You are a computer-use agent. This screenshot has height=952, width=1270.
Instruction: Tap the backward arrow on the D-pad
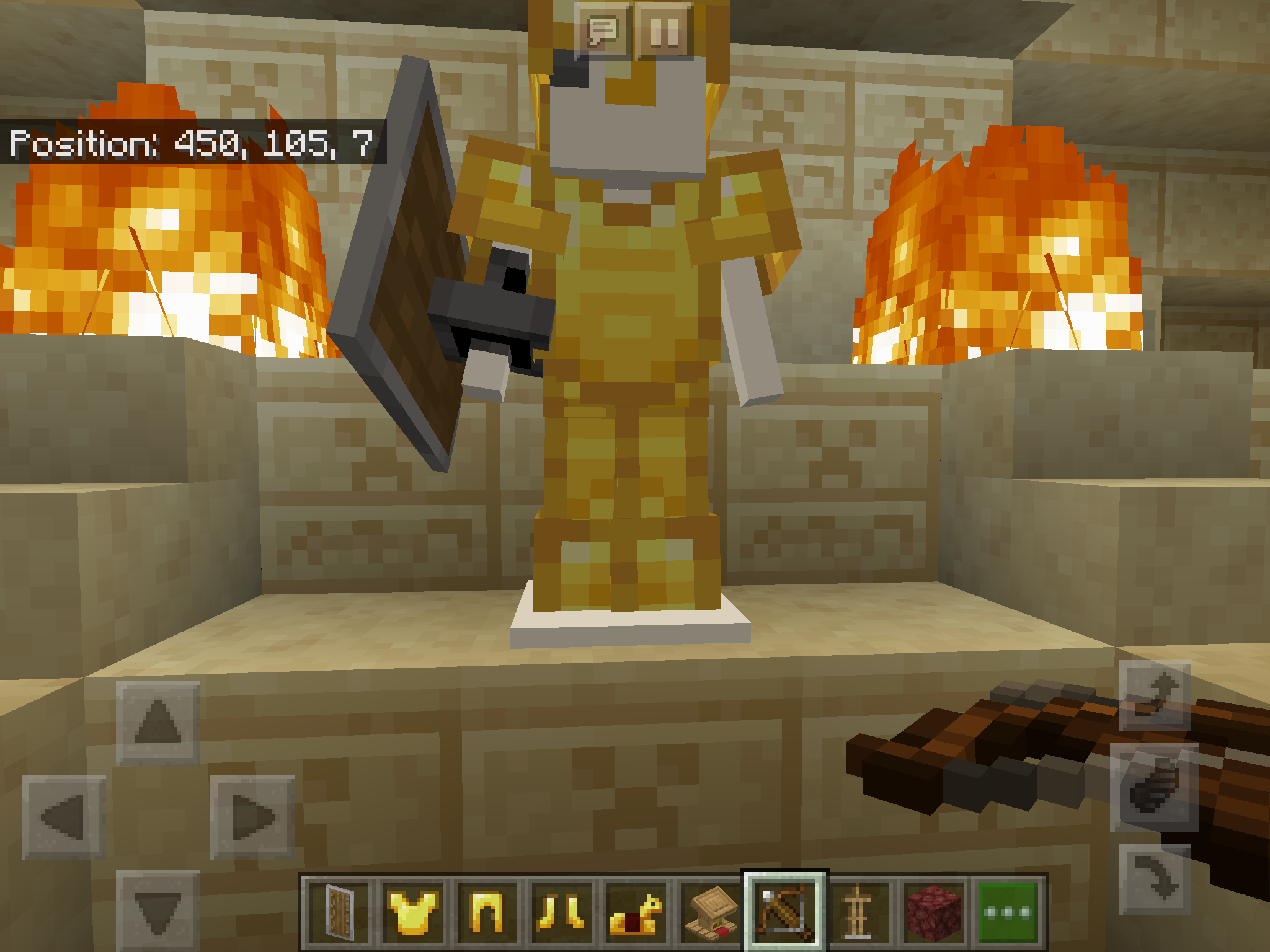click(158, 909)
